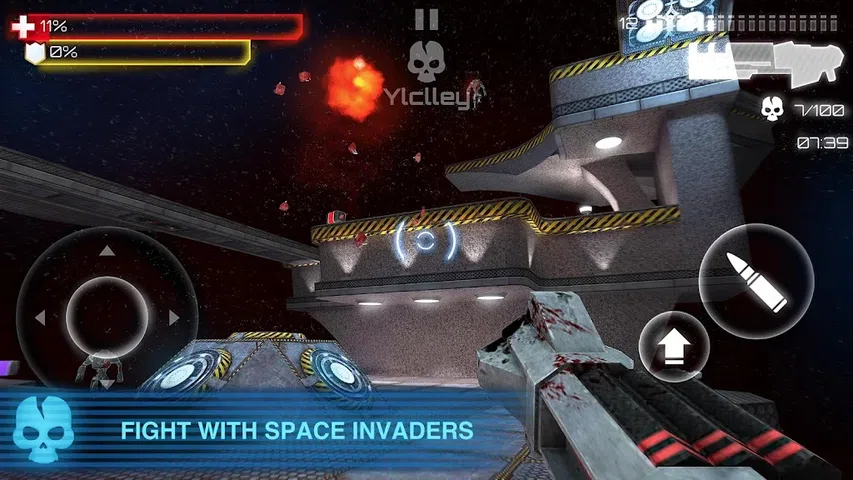Tap the jump arrow button
853x480 pixels.
click(x=674, y=346)
